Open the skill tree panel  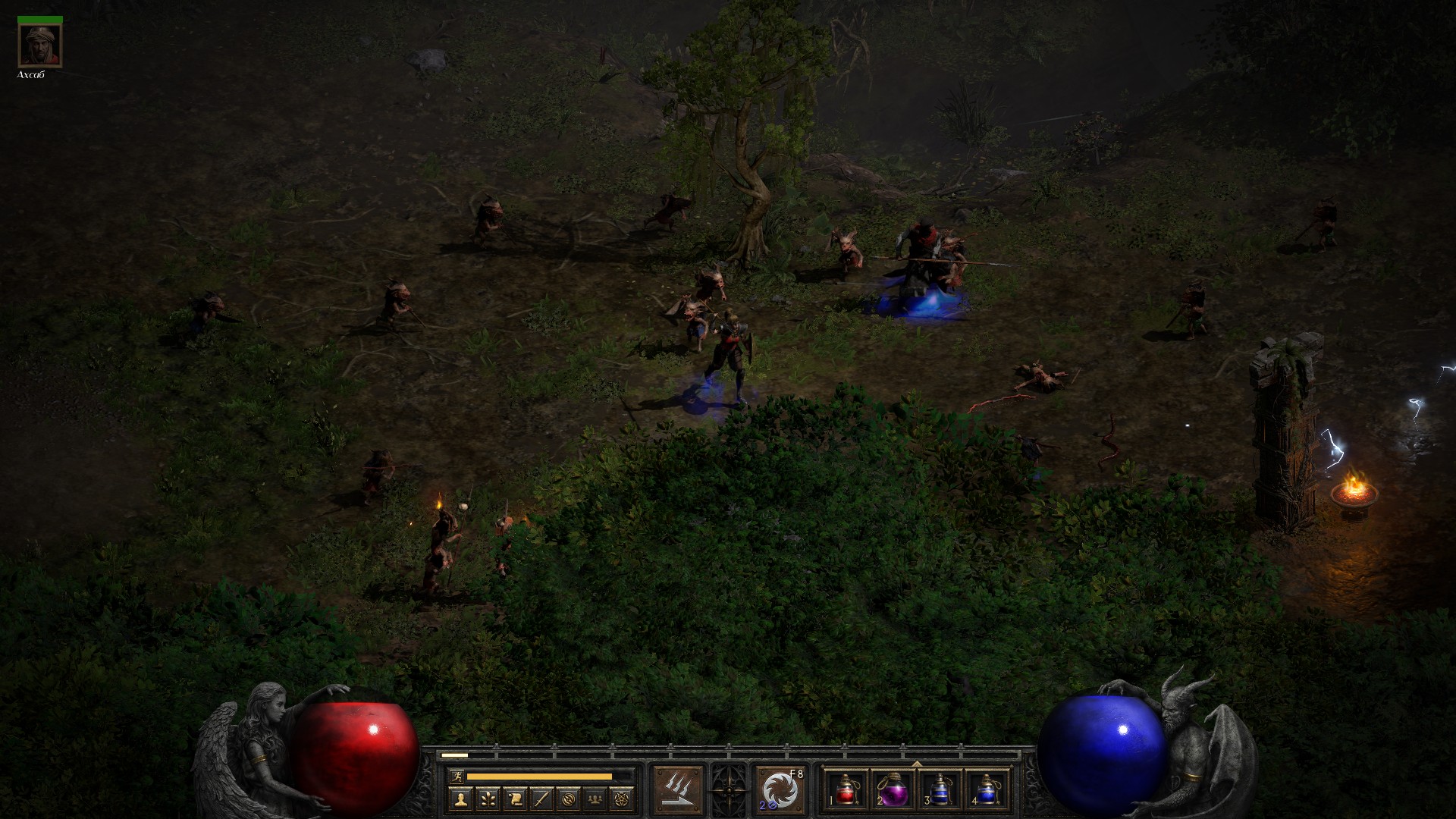tap(487, 799)
